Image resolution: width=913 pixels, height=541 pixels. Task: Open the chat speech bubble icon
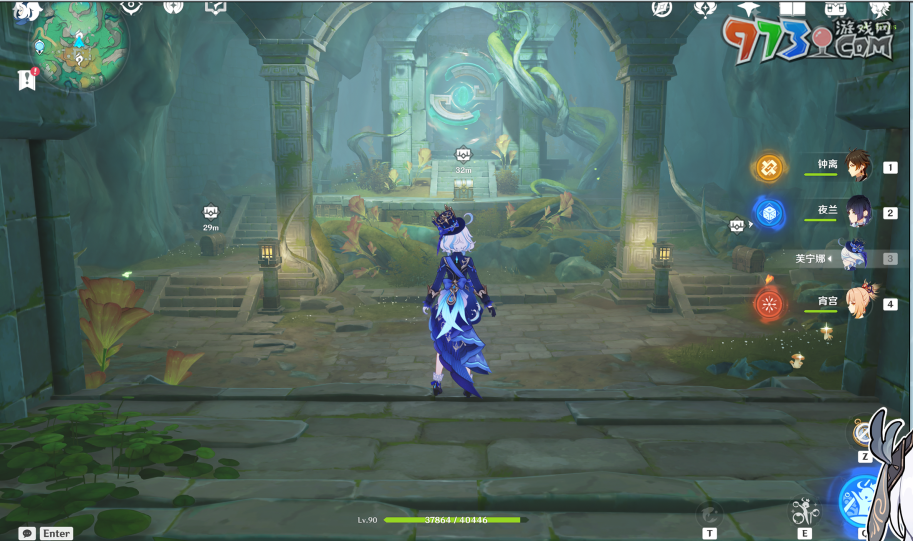[27, 533]
